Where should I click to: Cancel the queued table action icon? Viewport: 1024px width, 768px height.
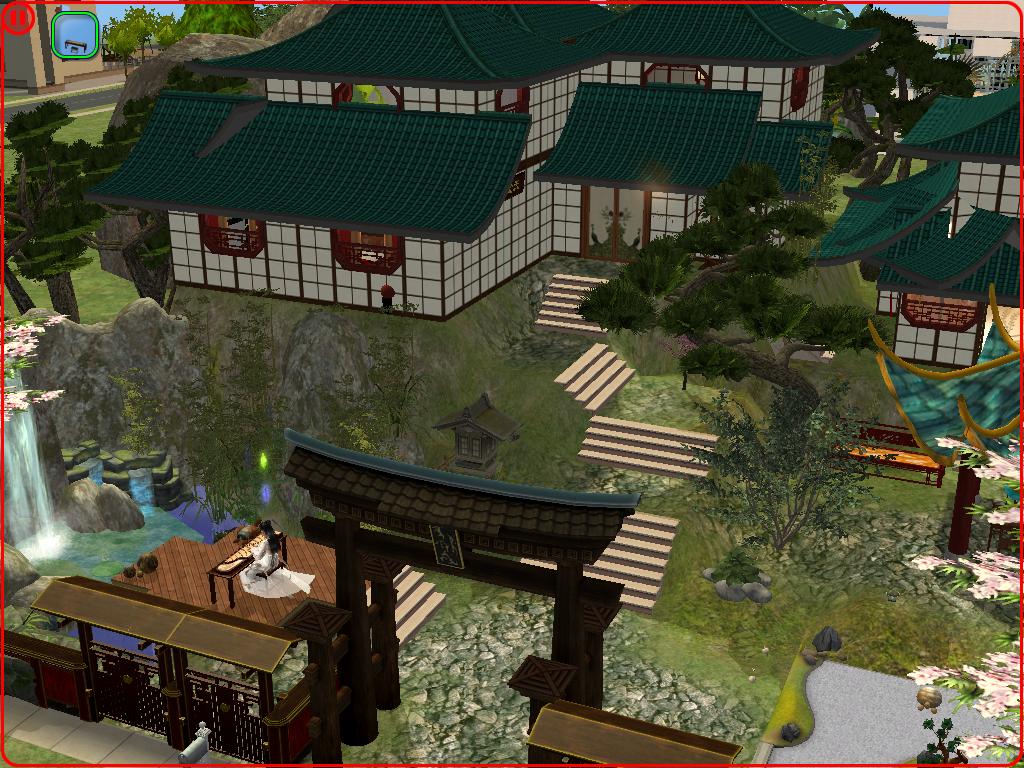point(75,35)
